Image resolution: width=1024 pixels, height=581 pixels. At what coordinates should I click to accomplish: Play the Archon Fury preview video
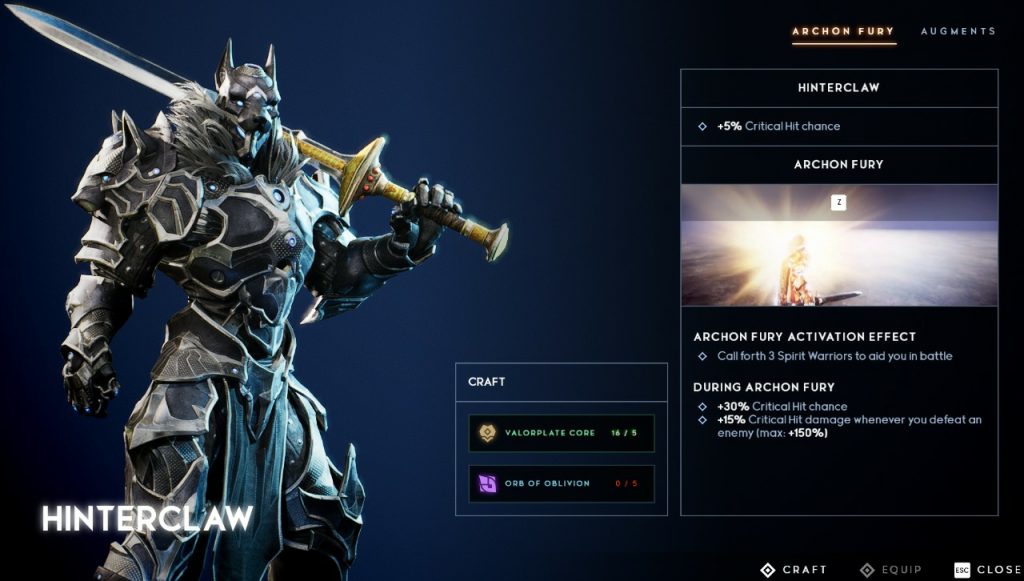coord(839,245)
